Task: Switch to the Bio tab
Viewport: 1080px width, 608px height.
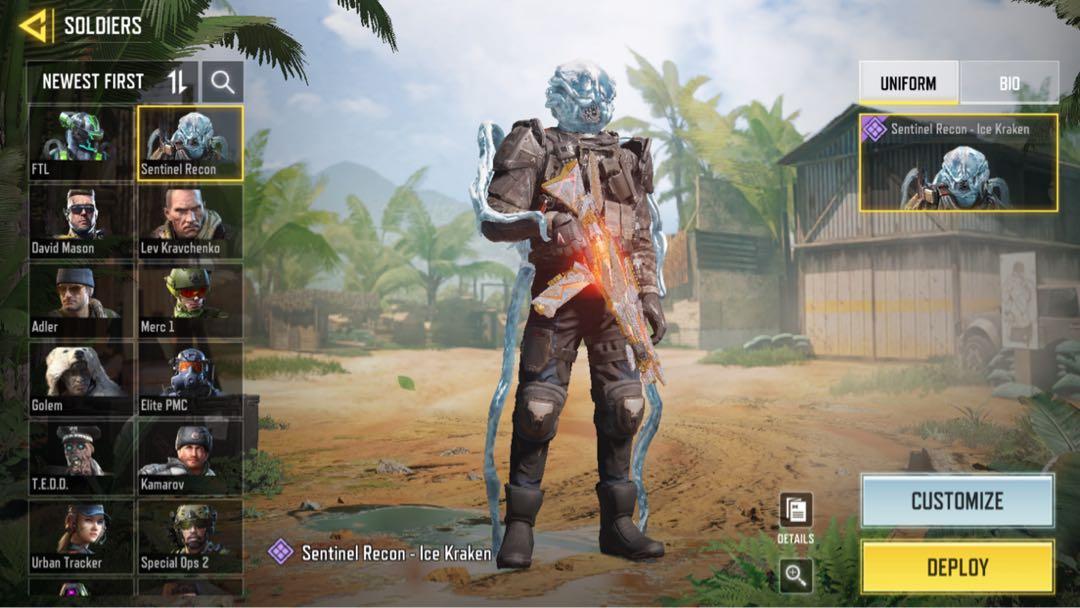Action: pyautogui.click(x=1009, y=83)
